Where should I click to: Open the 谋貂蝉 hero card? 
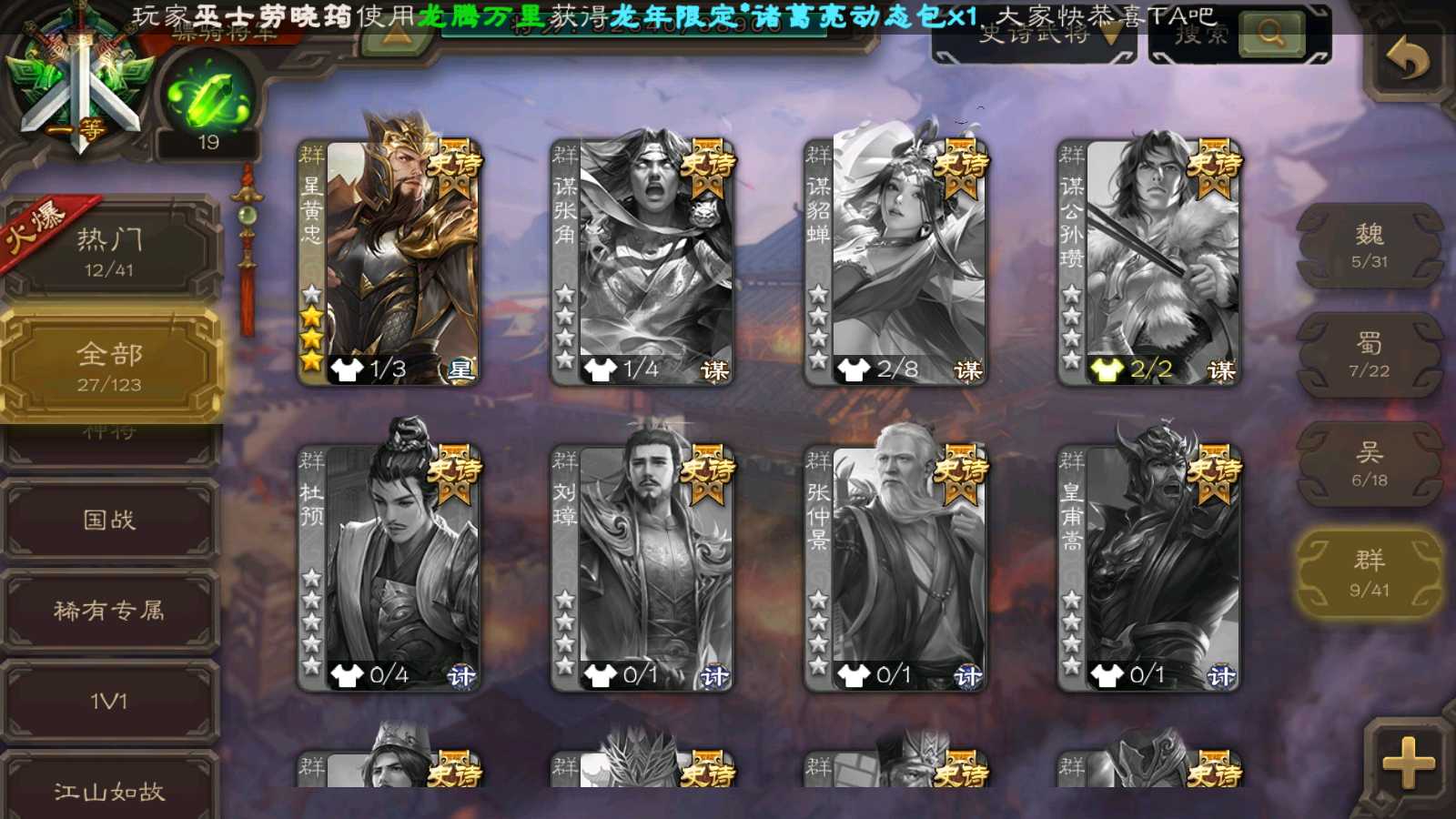897,264
